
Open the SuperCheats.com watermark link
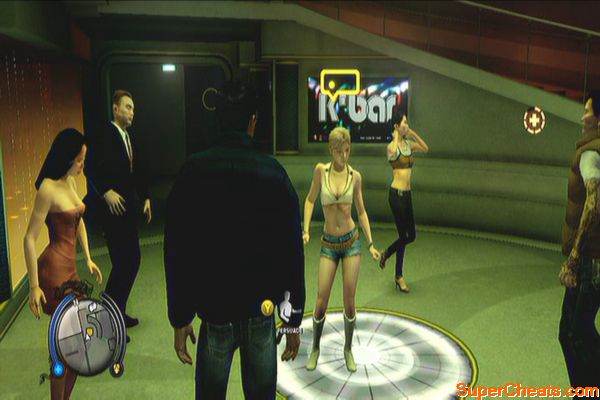pyautogui.click(x=526, y=389)
